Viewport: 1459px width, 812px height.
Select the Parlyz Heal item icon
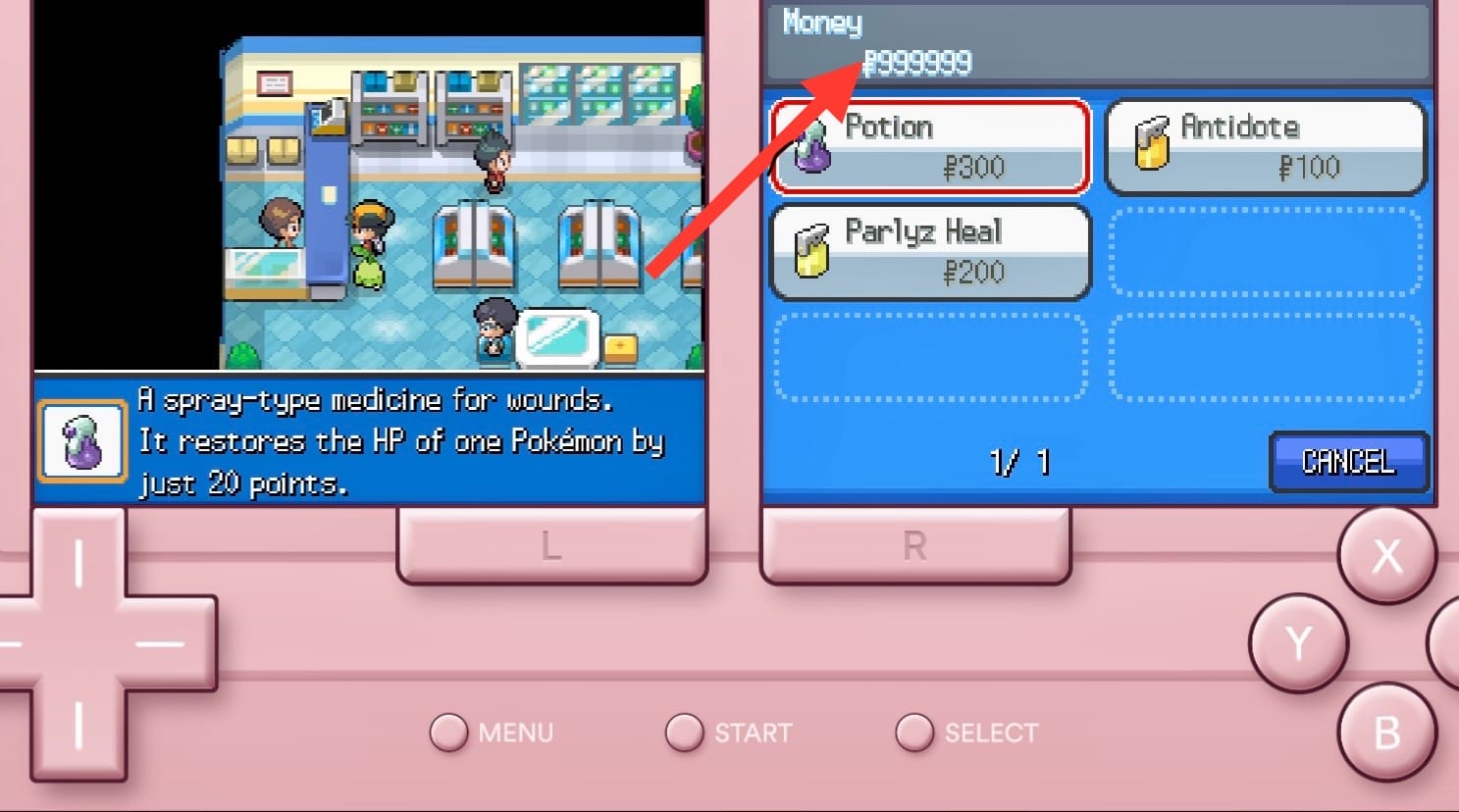(x=810, y=252)
